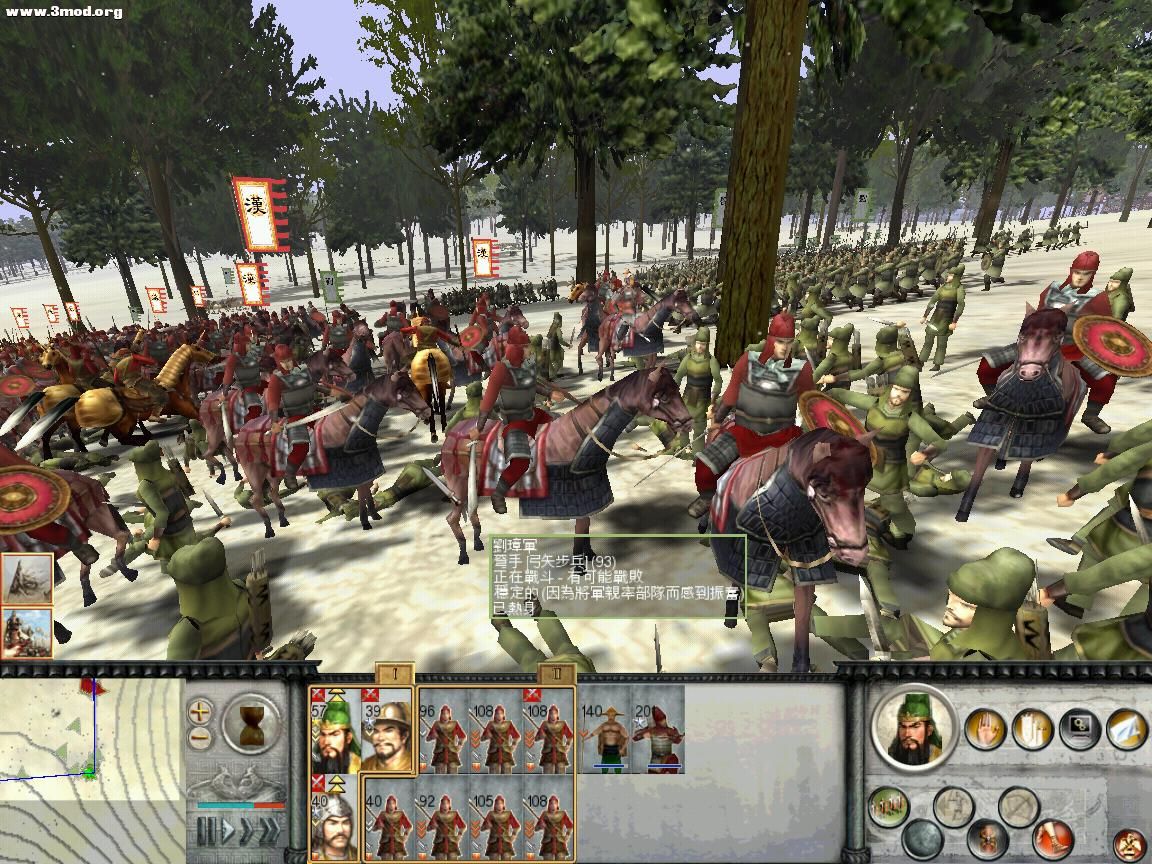Set the battle to normal play speed

point(228,831)
